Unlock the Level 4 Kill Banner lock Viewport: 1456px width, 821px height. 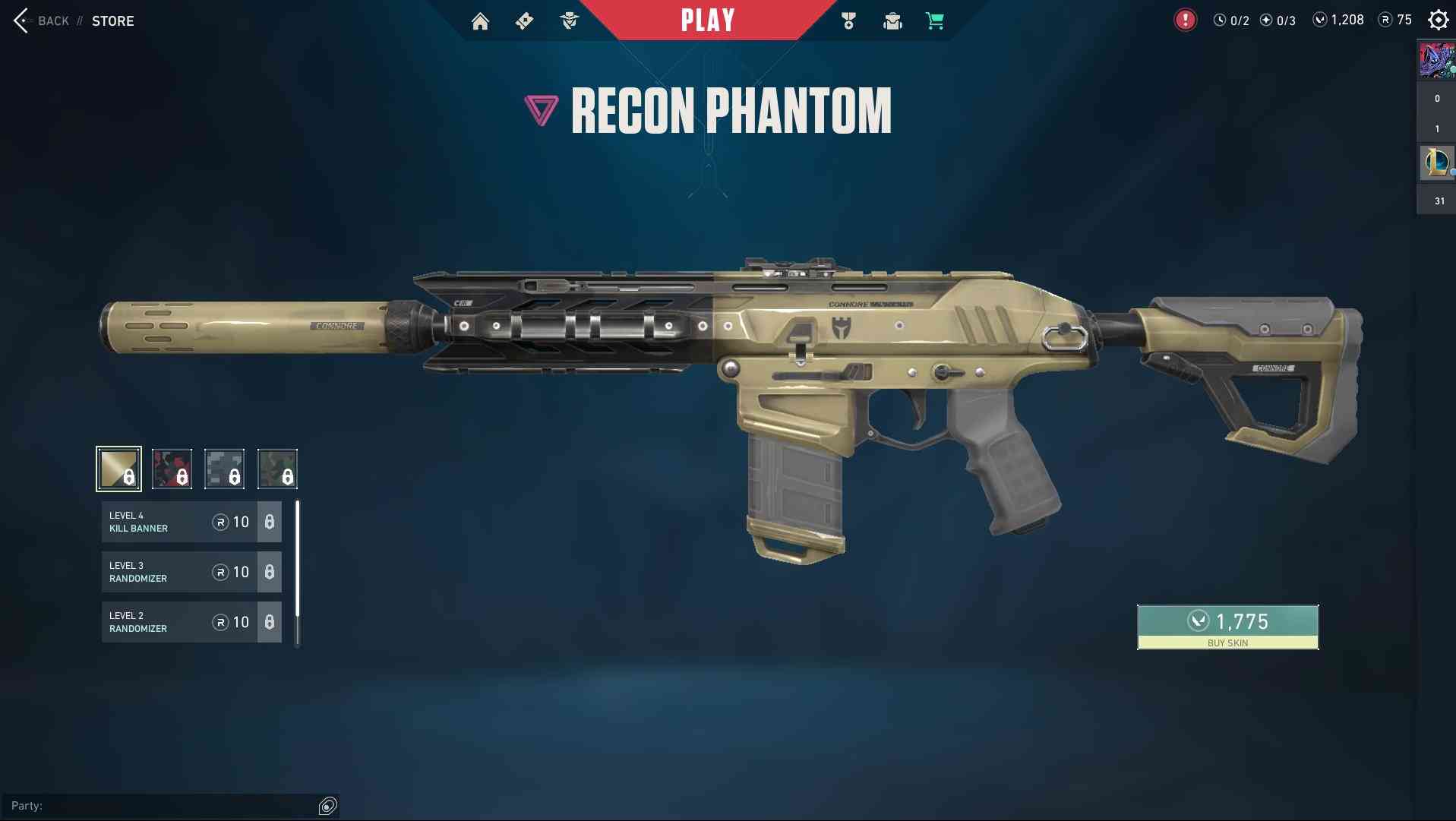pyautogui.click(x=270, y=522)
